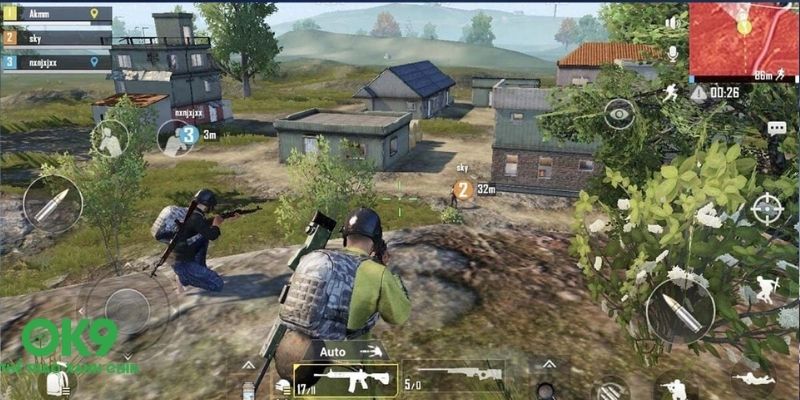Open the backpack inventory icon
The image size is (800, 400).
click(56, 383)
